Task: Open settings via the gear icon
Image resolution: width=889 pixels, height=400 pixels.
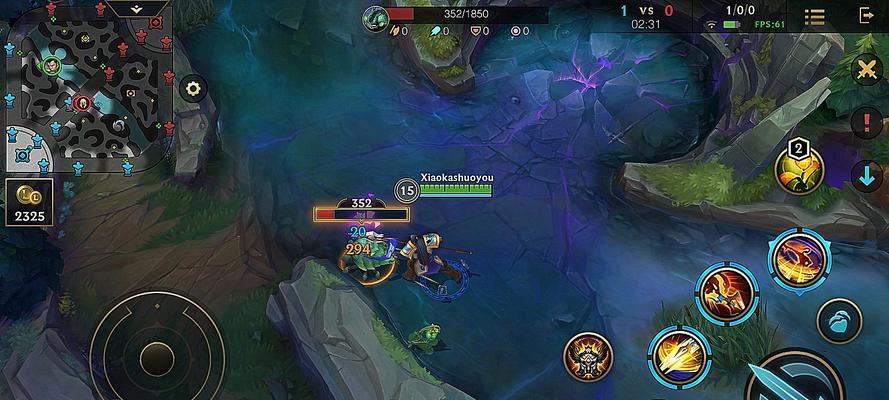Action: [193, 88]
